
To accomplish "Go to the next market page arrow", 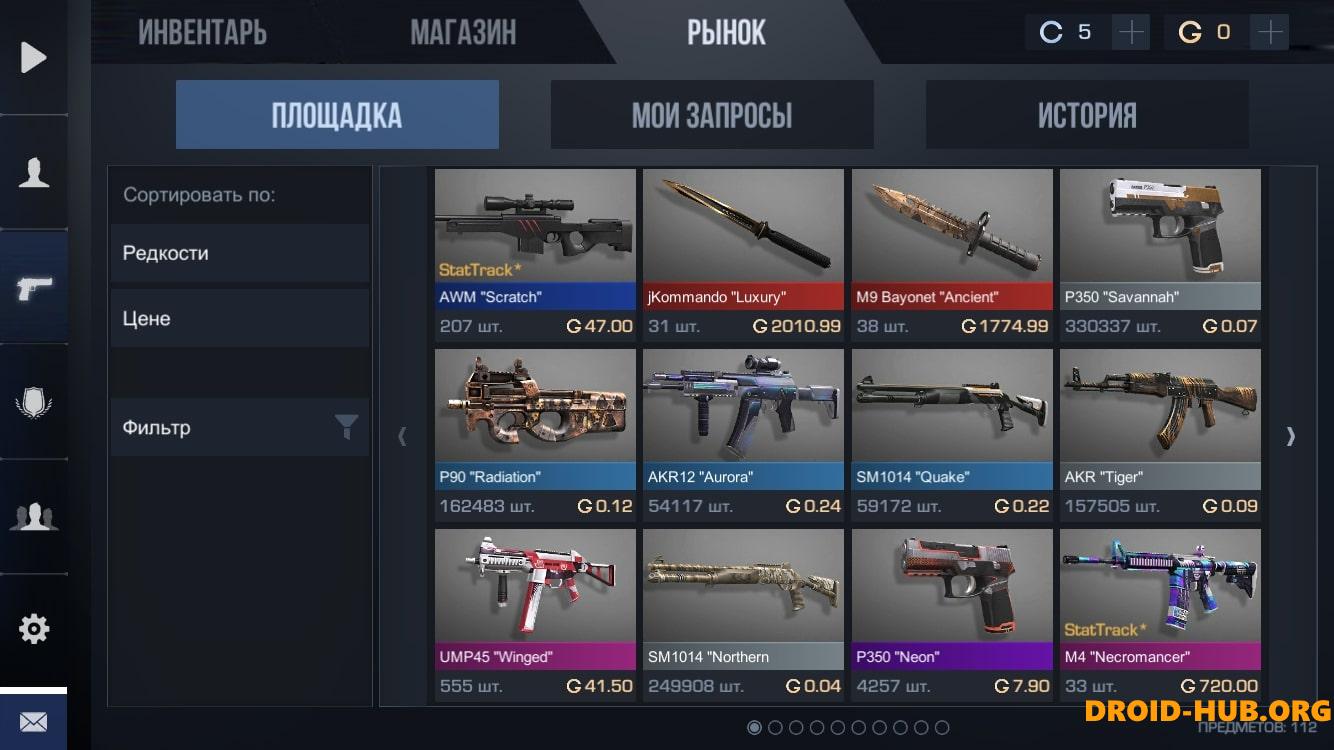I will coord(1290,436).
